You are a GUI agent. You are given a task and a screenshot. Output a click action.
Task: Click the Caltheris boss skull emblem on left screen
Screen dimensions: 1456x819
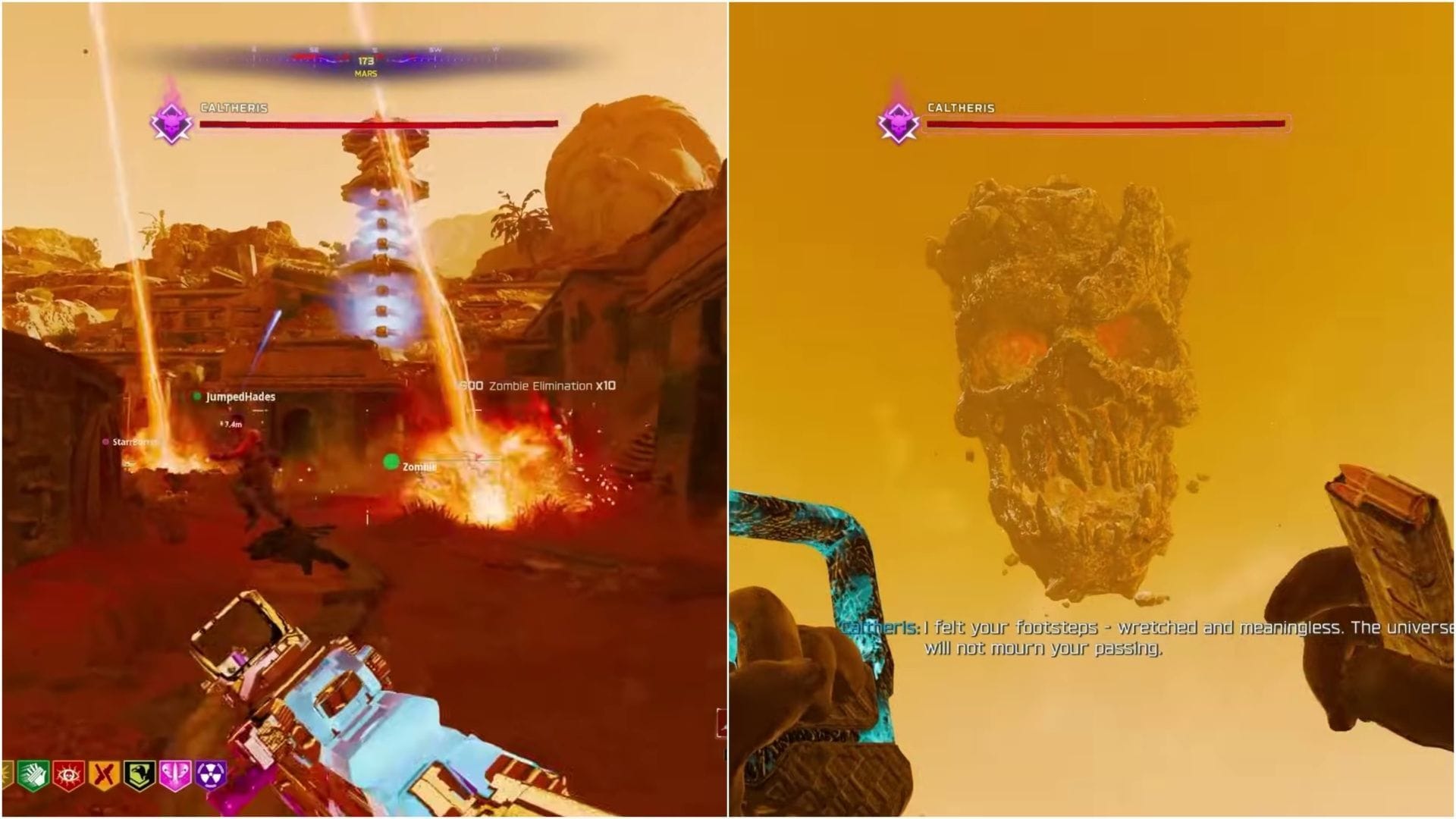coord(173,121)
